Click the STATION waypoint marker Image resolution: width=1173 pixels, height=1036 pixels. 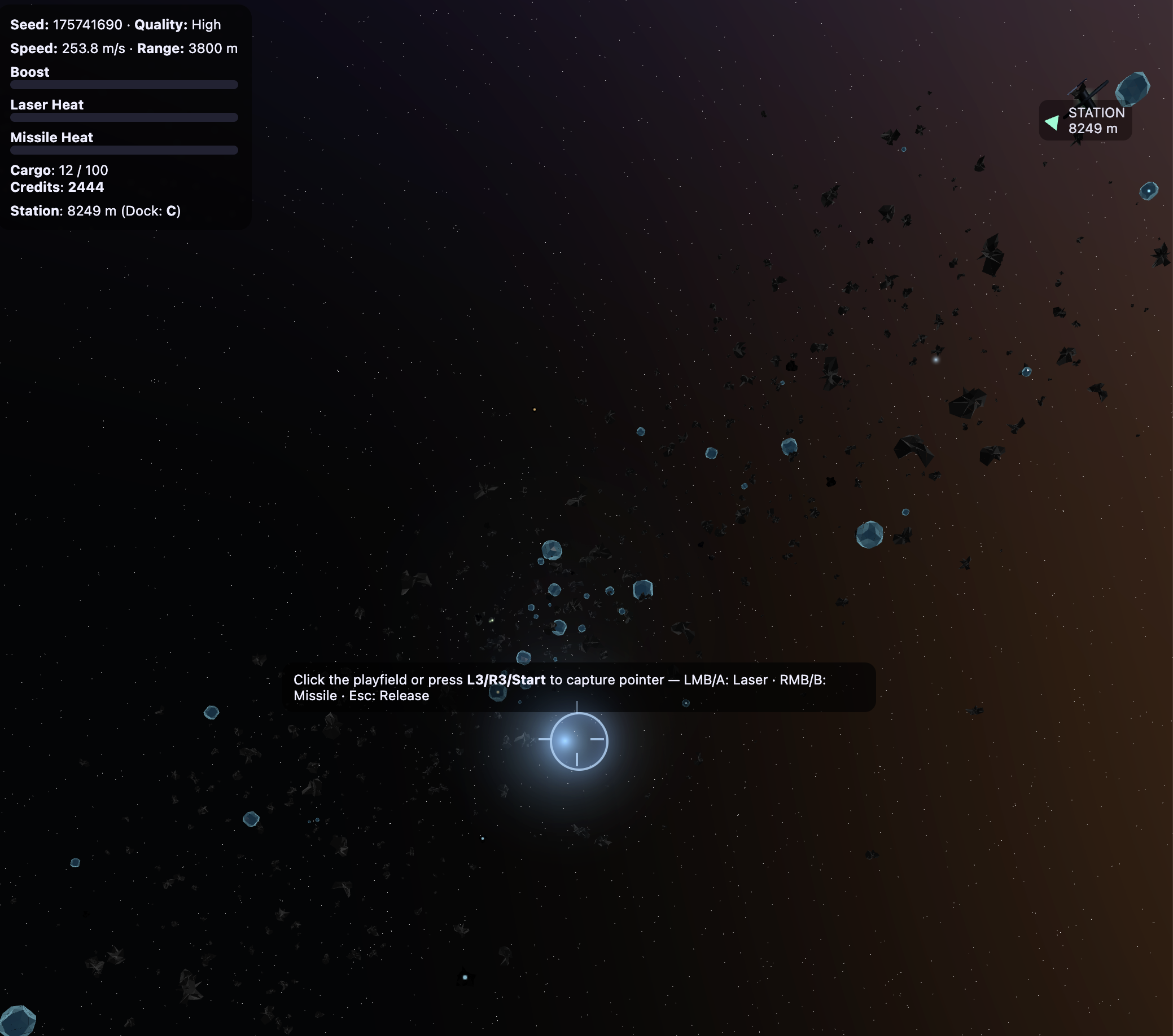pyautogui.click(x=1084, y=120)
